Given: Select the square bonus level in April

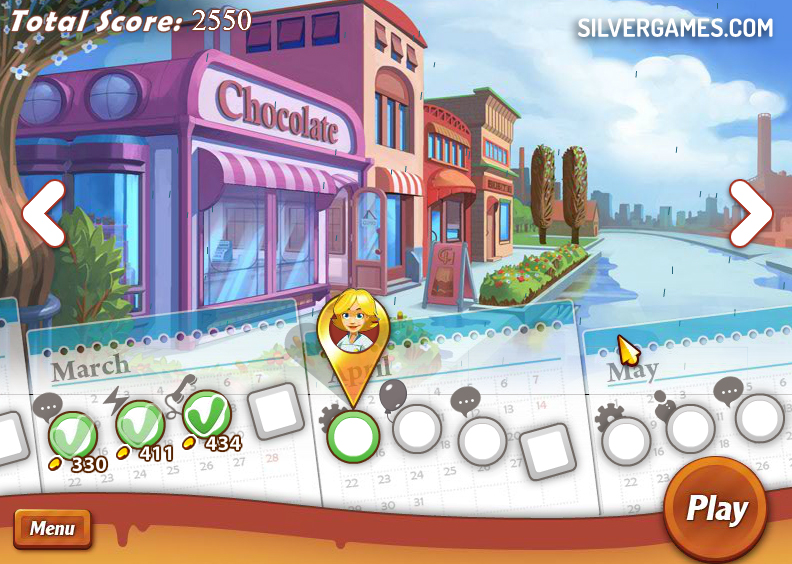Looking at the screenshot, I should click(547, 451).
